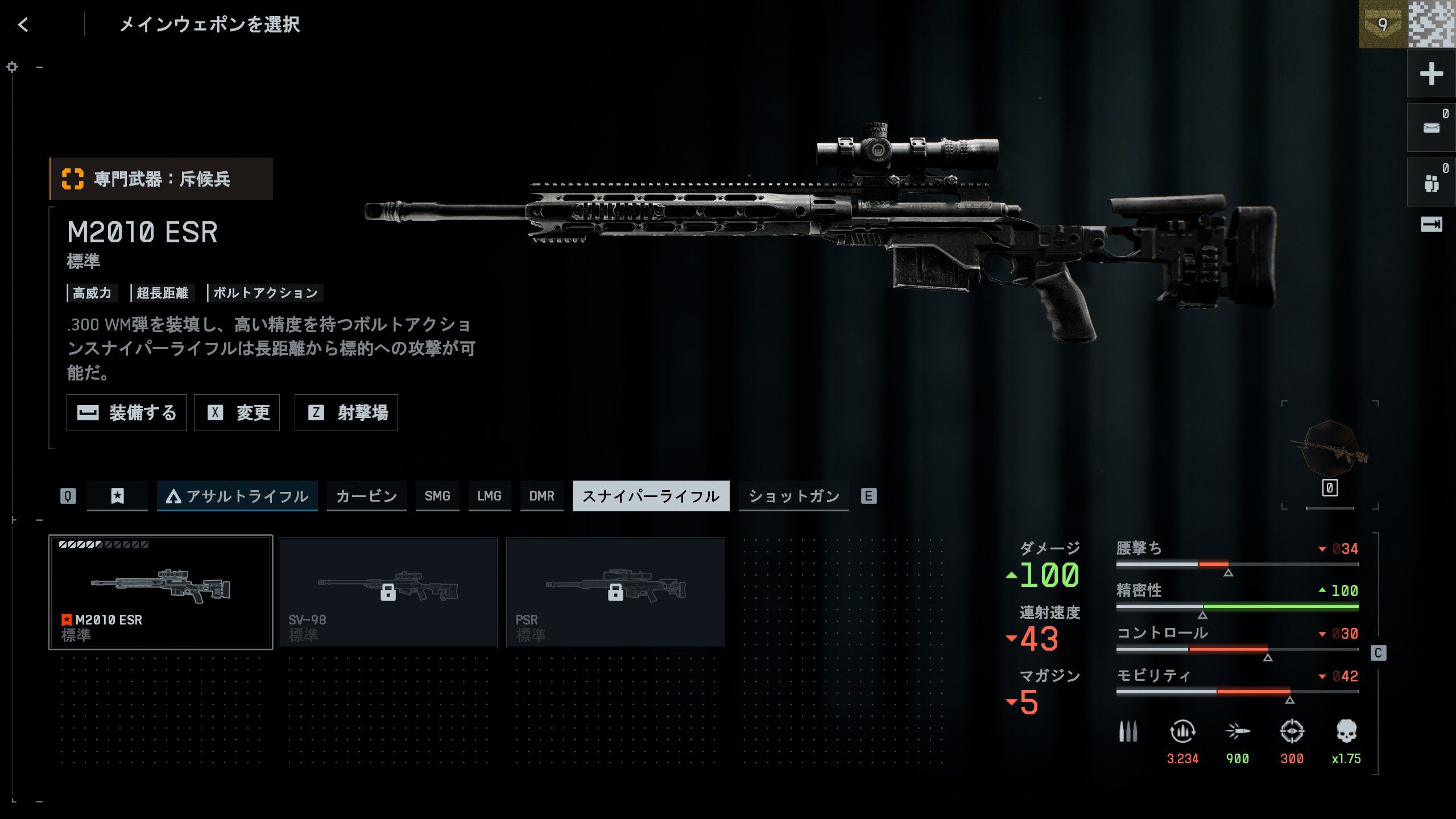The image size is (1456, 819).
Task: Click the weapon preview thumbnail octagon
Action: [x=1330, y=449]
